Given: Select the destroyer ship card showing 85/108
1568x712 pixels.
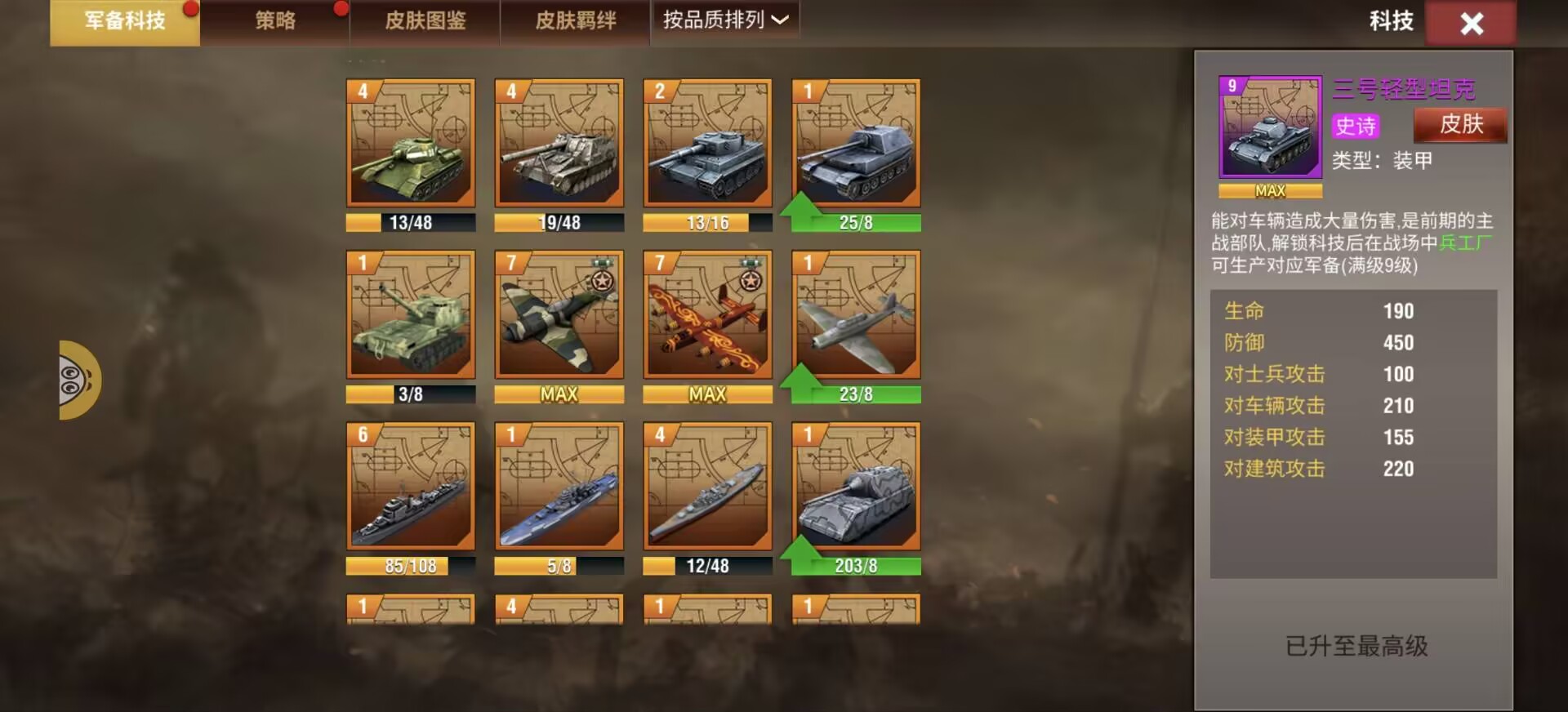Looking at the screenshot, I should 411,486.
